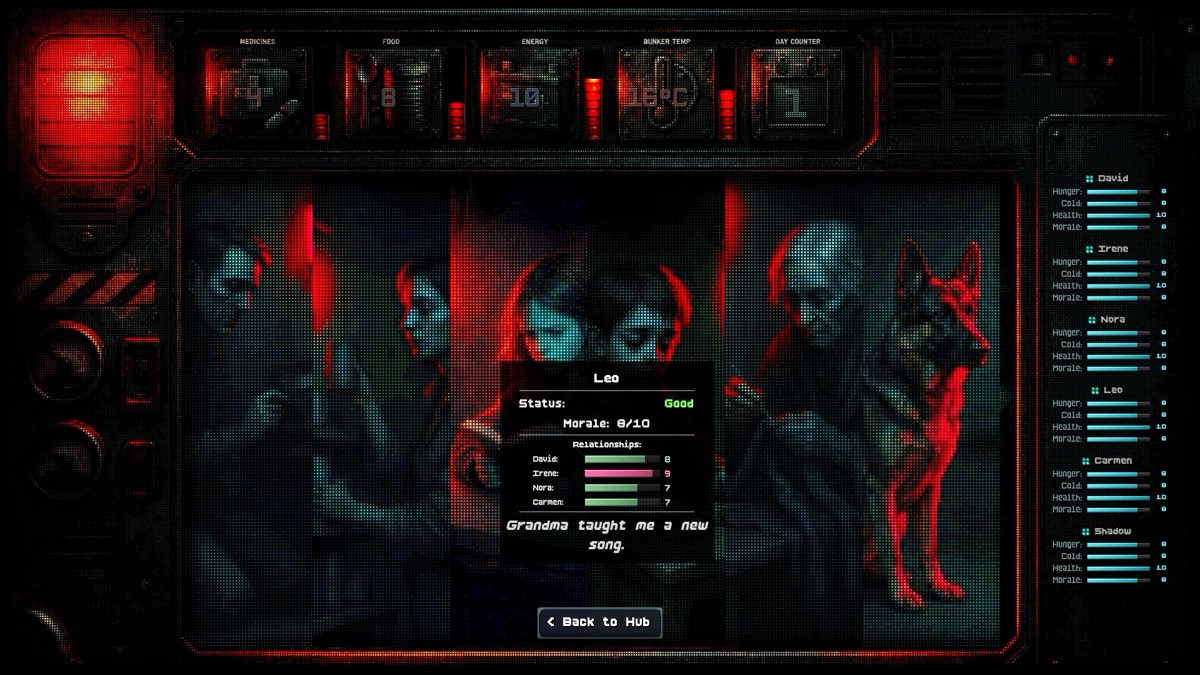Pick Nora from the survivor status list
1200x675 pixels.
coord(1112,319)
